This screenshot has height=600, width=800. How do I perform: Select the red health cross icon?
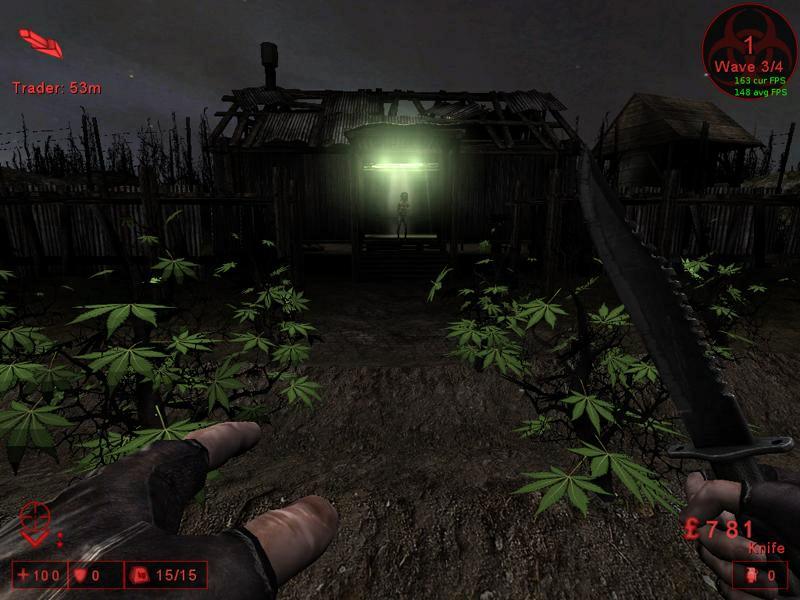click(x=25, y=576)
